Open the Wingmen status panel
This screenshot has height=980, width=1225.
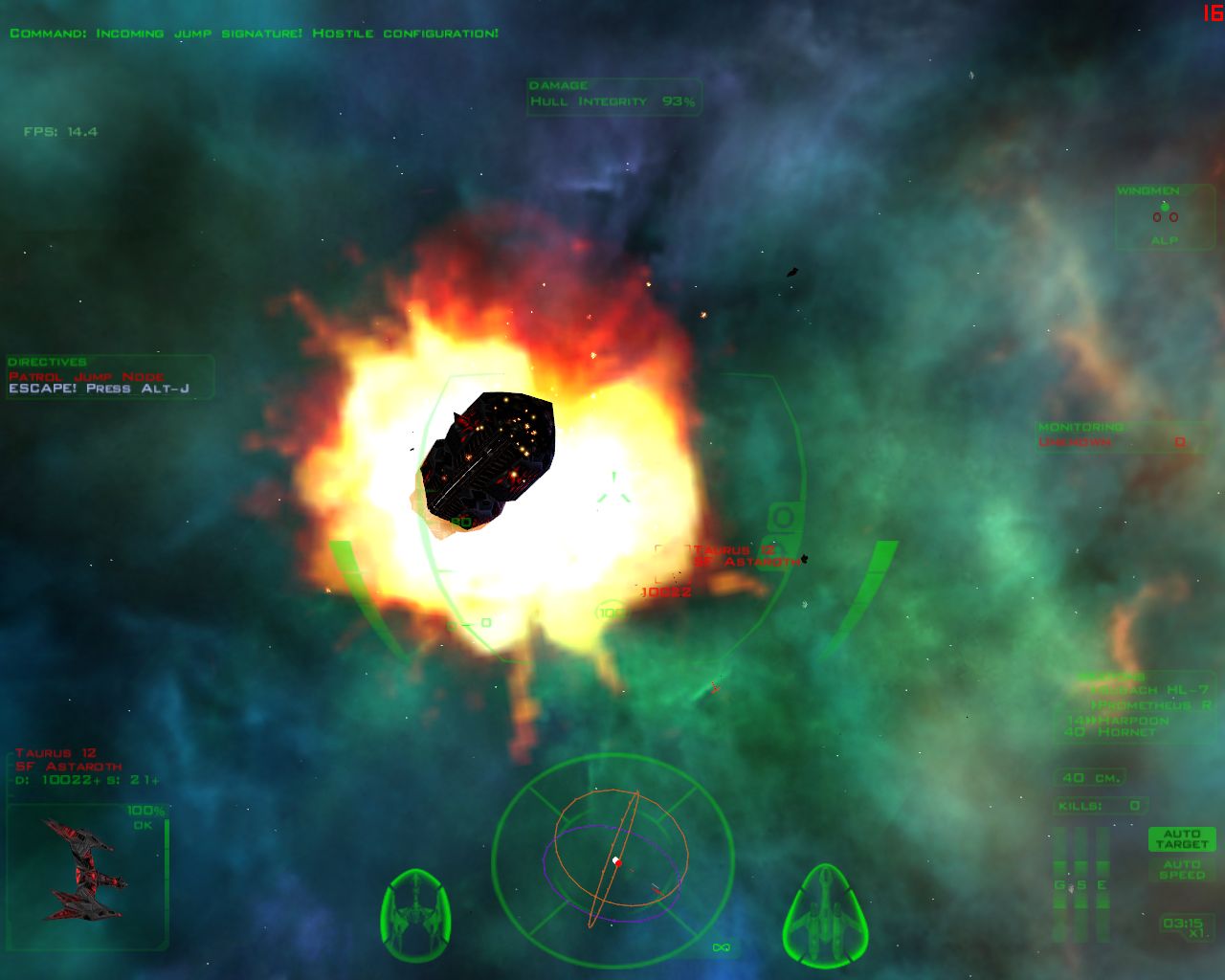tap(1164, 217)
